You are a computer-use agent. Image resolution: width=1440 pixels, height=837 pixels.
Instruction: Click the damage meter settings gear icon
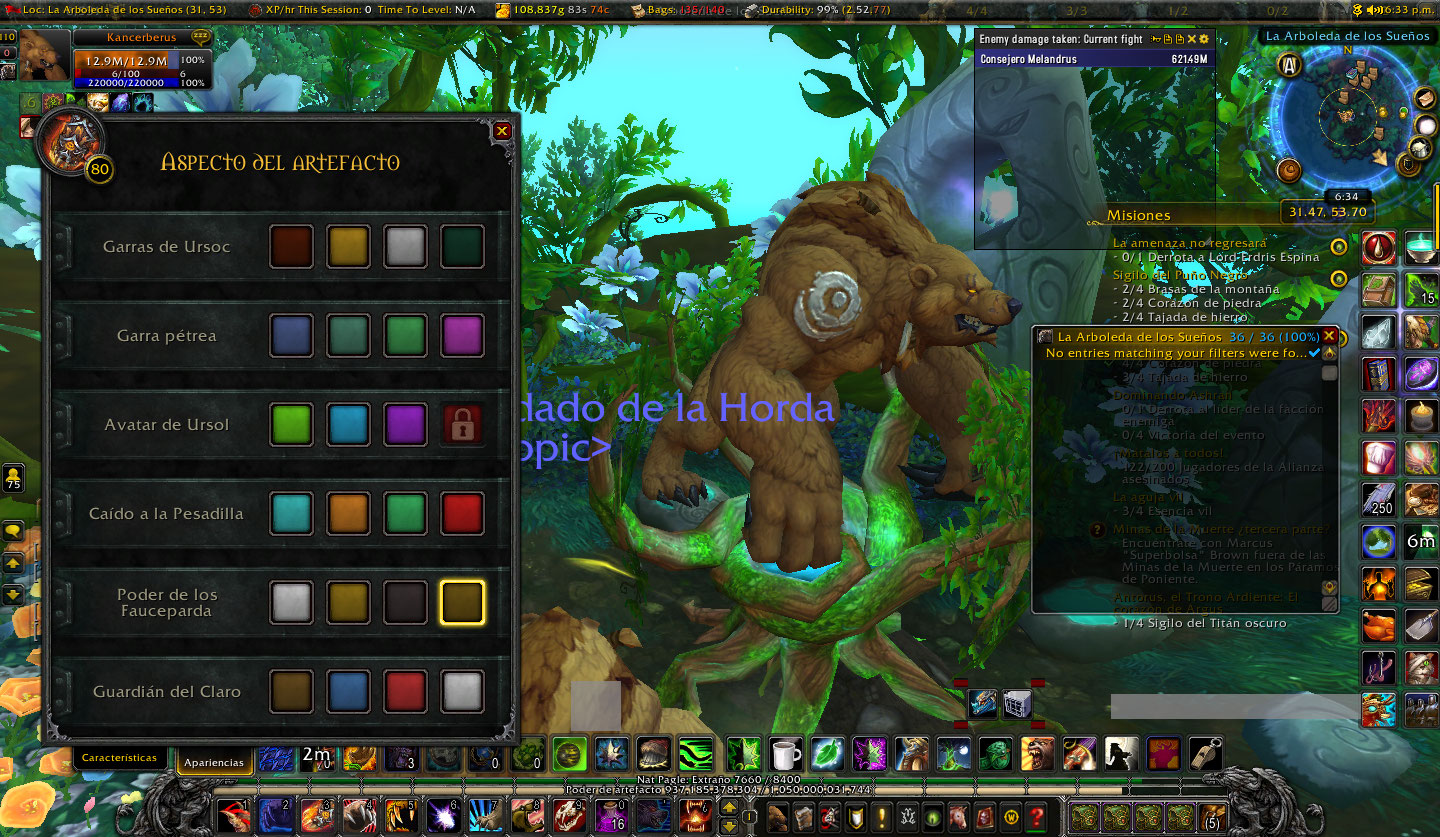[x=1204, y=39]
